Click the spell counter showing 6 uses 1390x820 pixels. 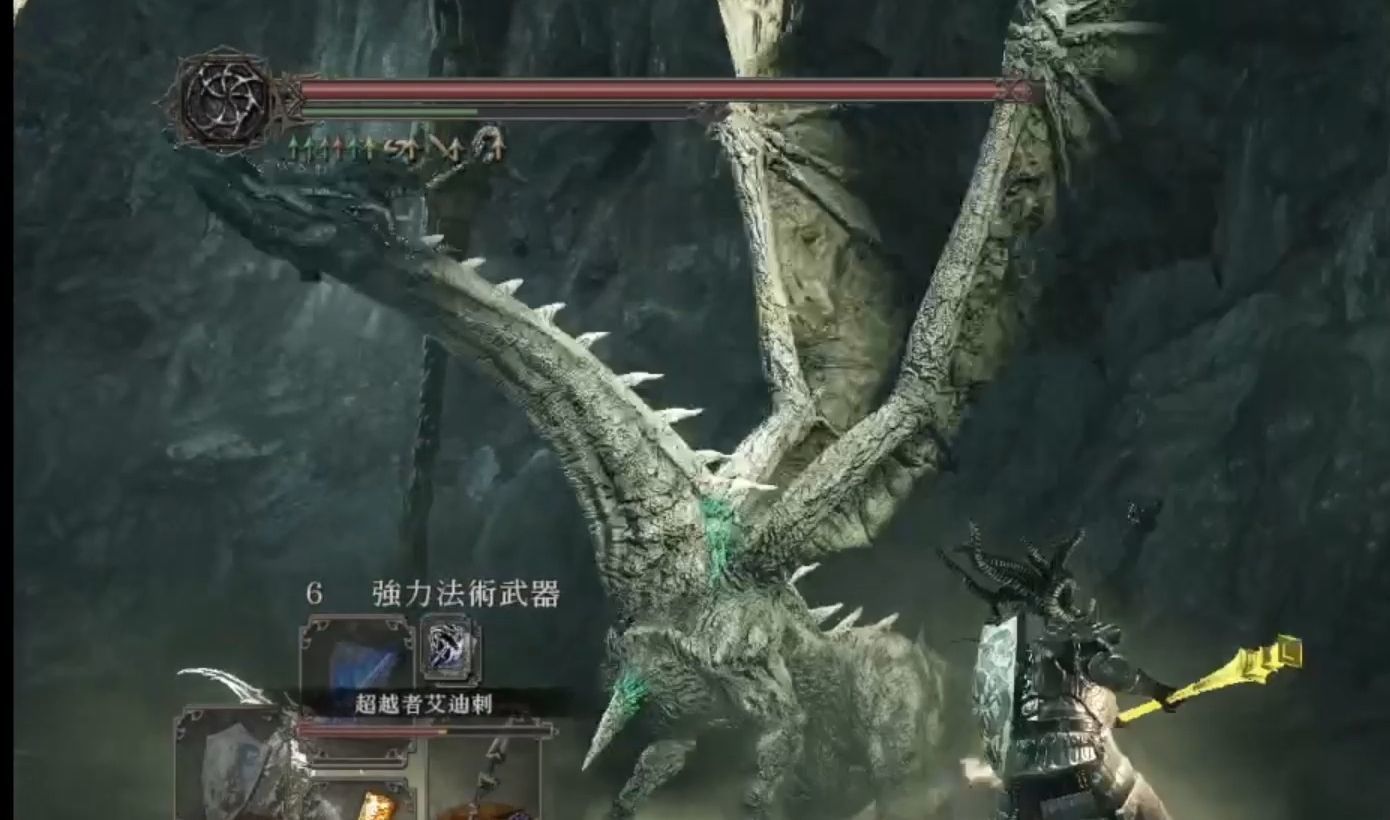(316, 592)
